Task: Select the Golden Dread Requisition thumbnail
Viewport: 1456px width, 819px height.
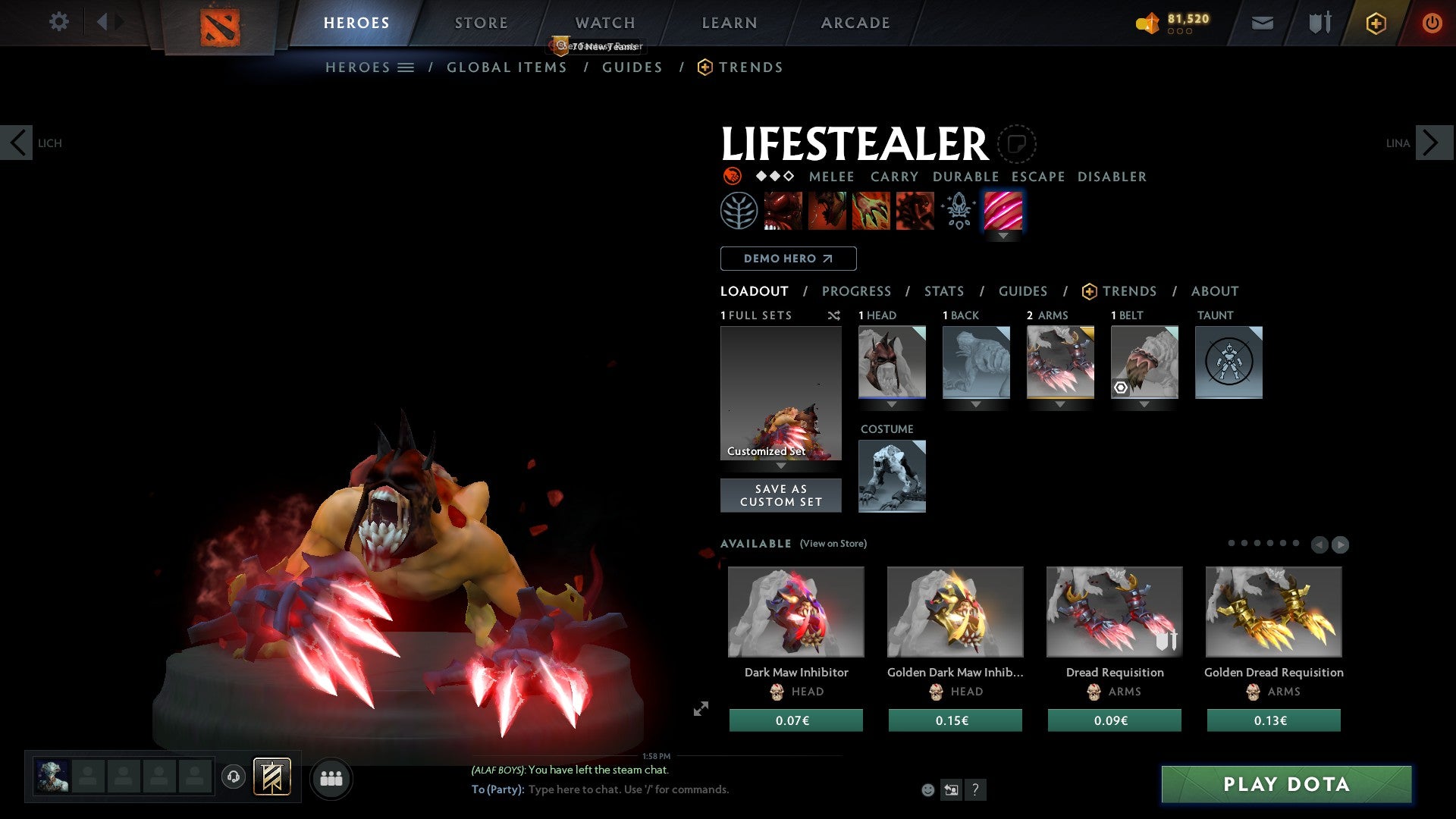Action: tap(1273, 611)
